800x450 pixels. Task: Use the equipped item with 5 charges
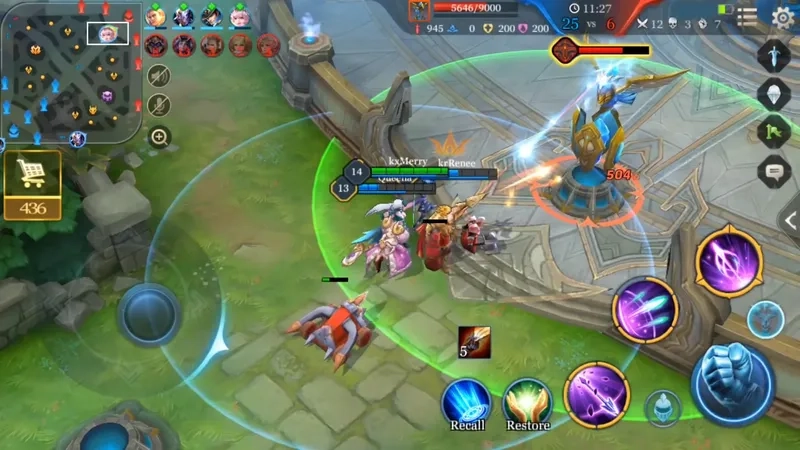473,342
